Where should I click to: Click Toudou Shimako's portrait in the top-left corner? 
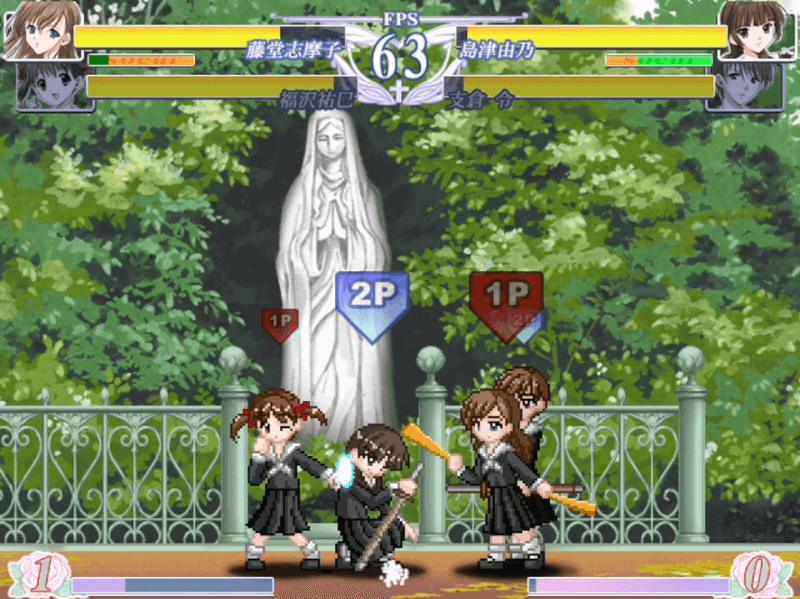38,30
